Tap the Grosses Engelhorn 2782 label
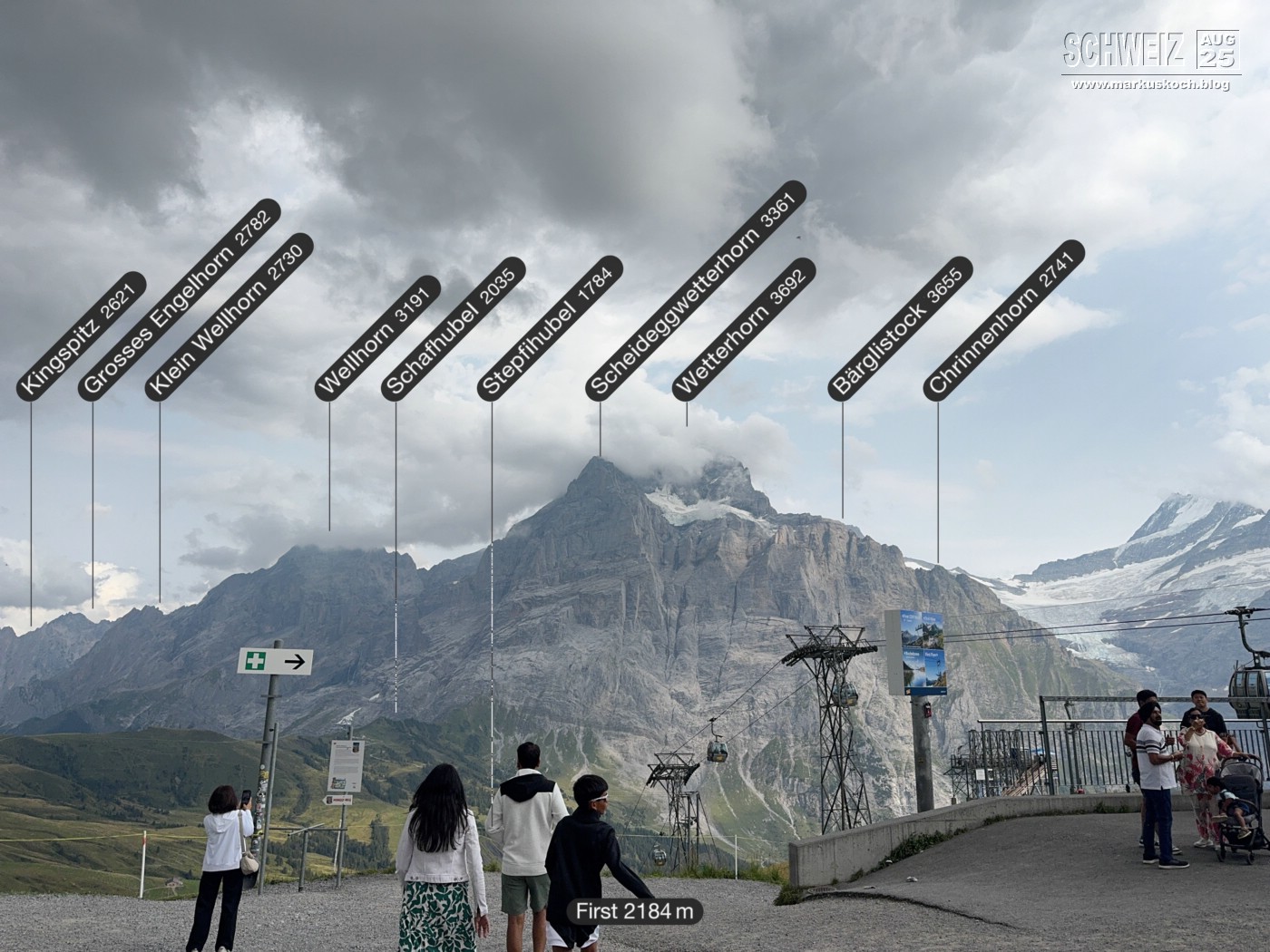 179,300
